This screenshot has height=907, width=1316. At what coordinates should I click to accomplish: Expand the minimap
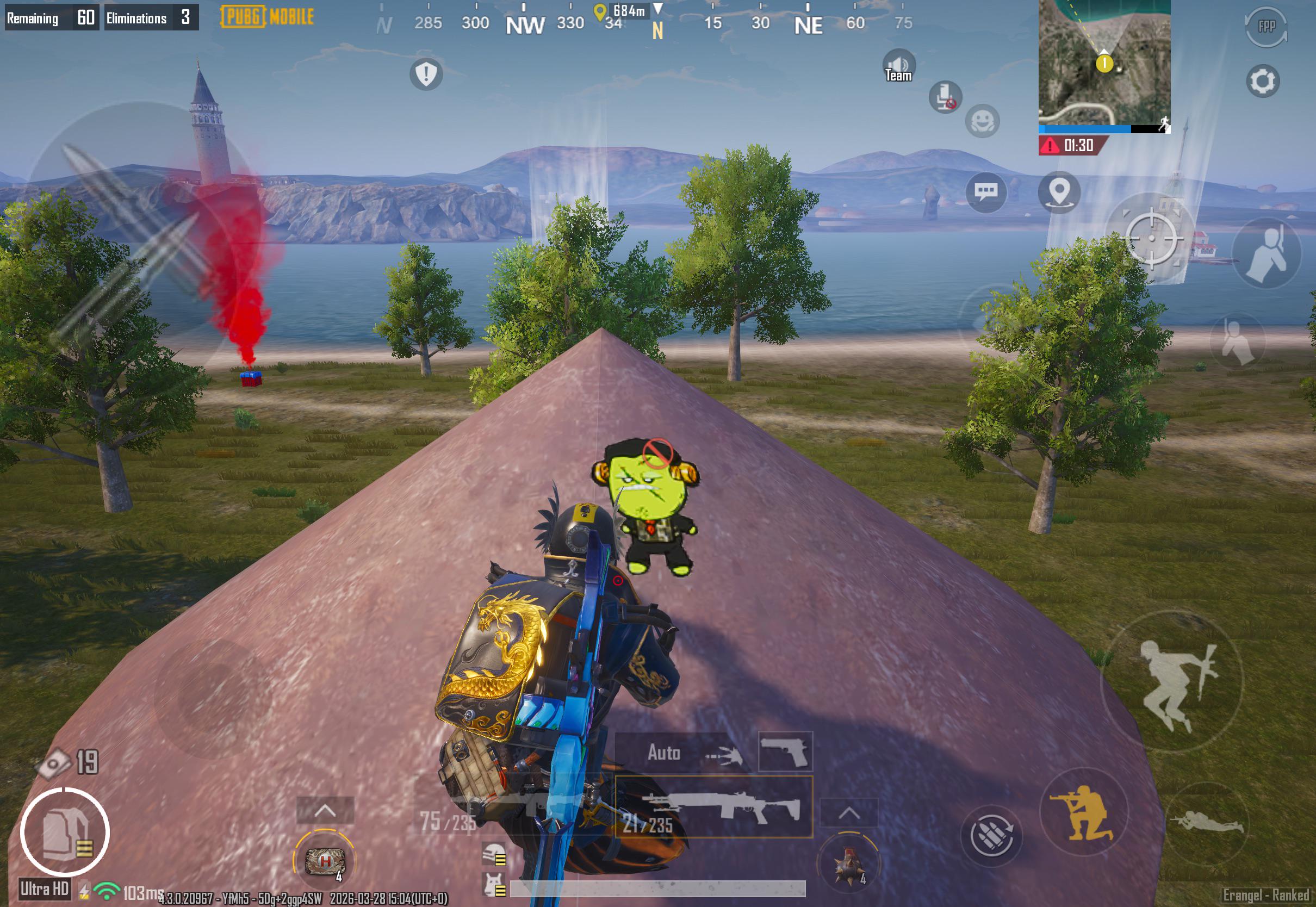click(1104, 61)
